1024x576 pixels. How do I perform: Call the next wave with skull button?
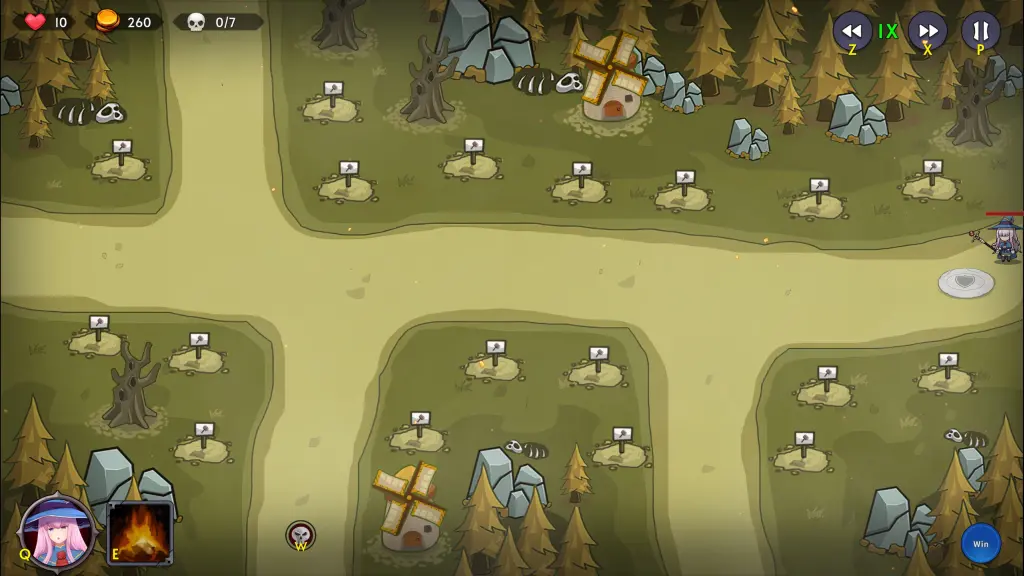pos(300,535)
